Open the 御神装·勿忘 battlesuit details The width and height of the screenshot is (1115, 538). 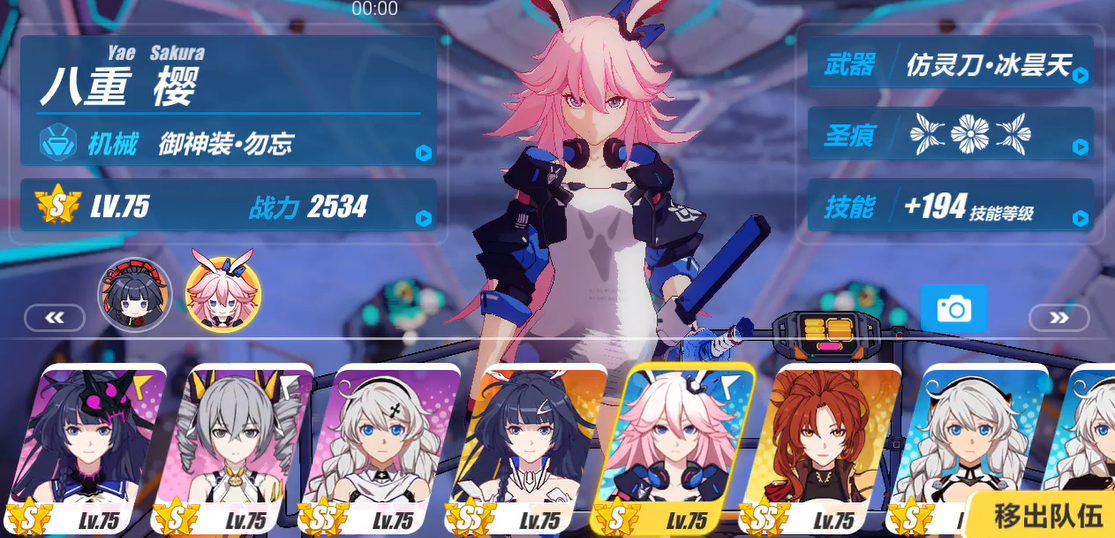coord(229,145)
